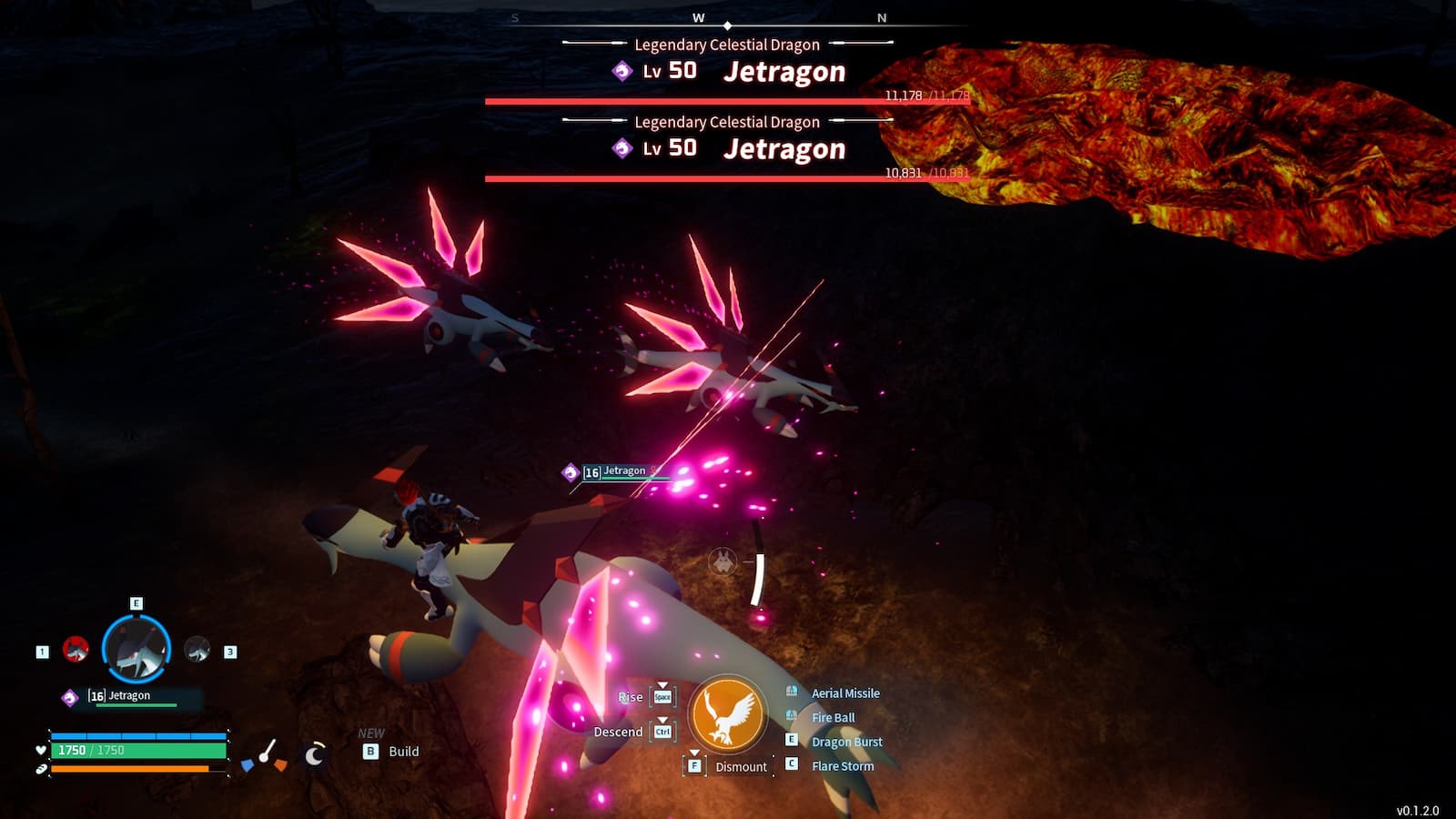Switch to the red pal party slot
The height and width of the screenshot is (819, 1456).
tap(76, 650)
